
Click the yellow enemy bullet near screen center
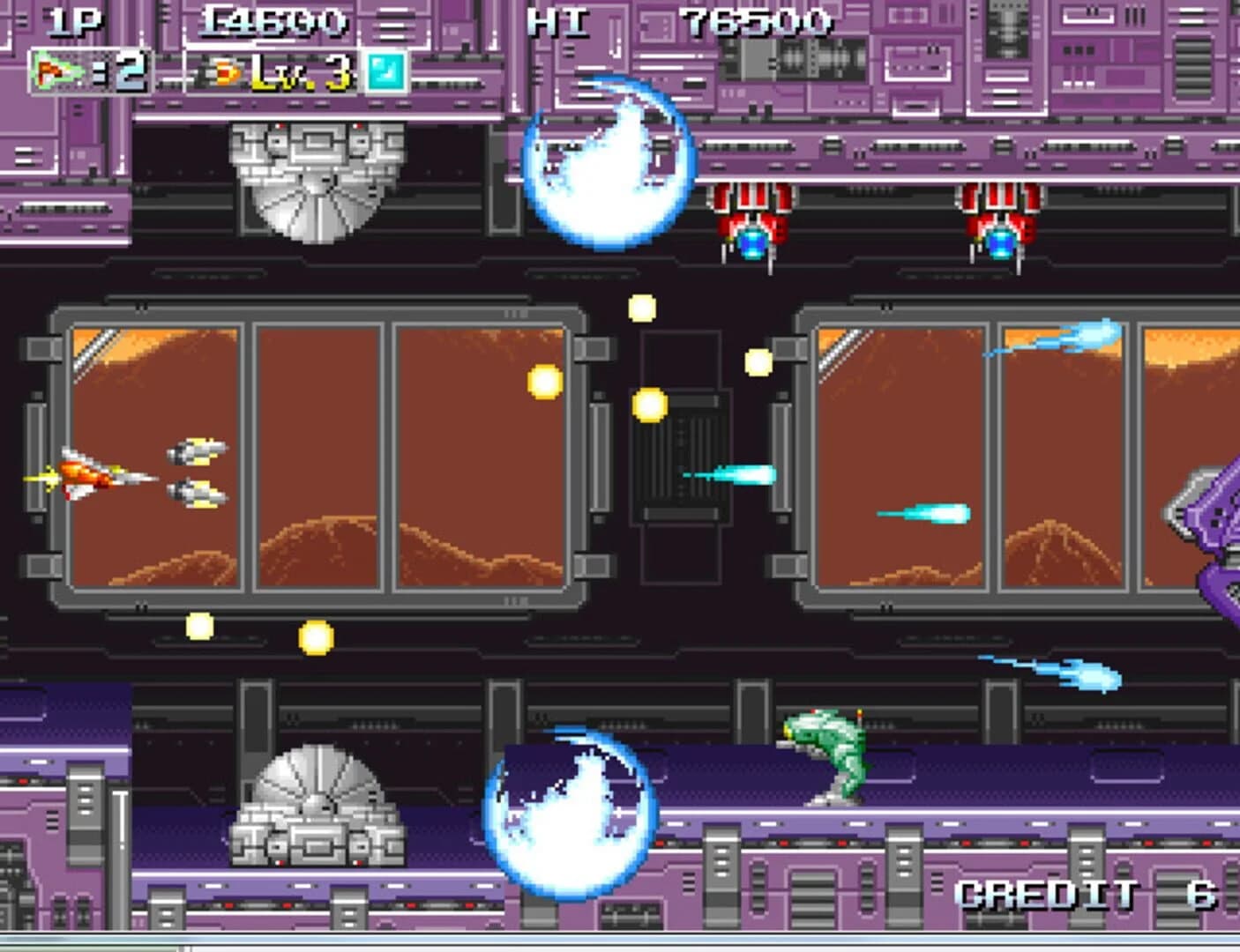pos(651,405)
